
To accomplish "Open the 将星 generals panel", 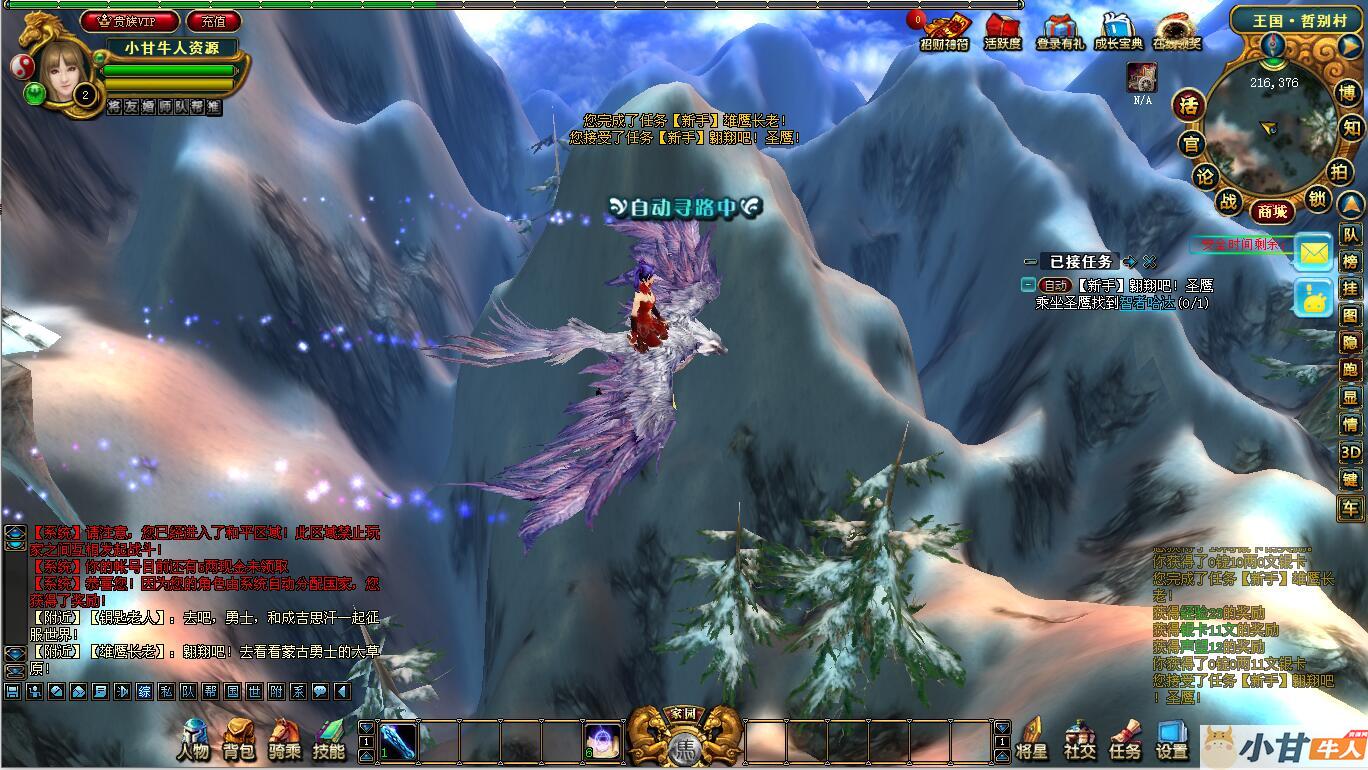I will pos(1031,740).
